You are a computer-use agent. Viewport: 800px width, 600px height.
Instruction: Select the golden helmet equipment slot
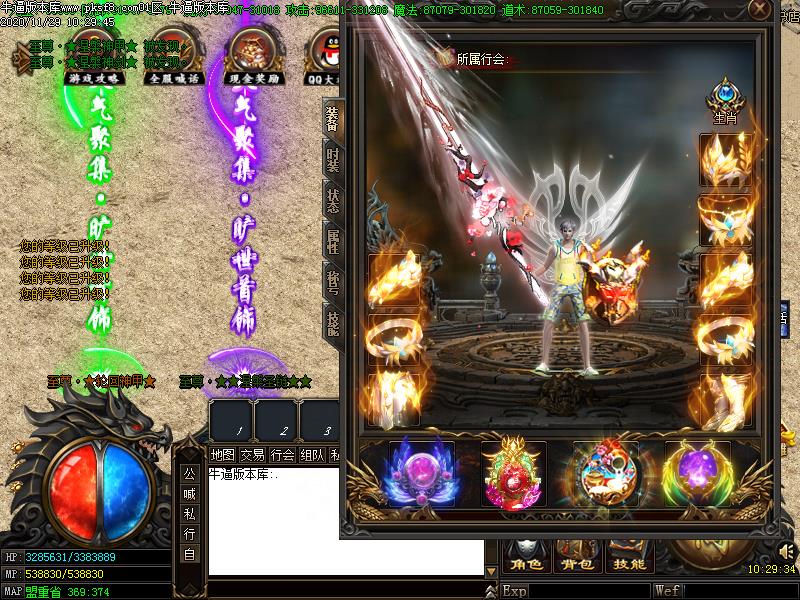[x=724, y=158]
